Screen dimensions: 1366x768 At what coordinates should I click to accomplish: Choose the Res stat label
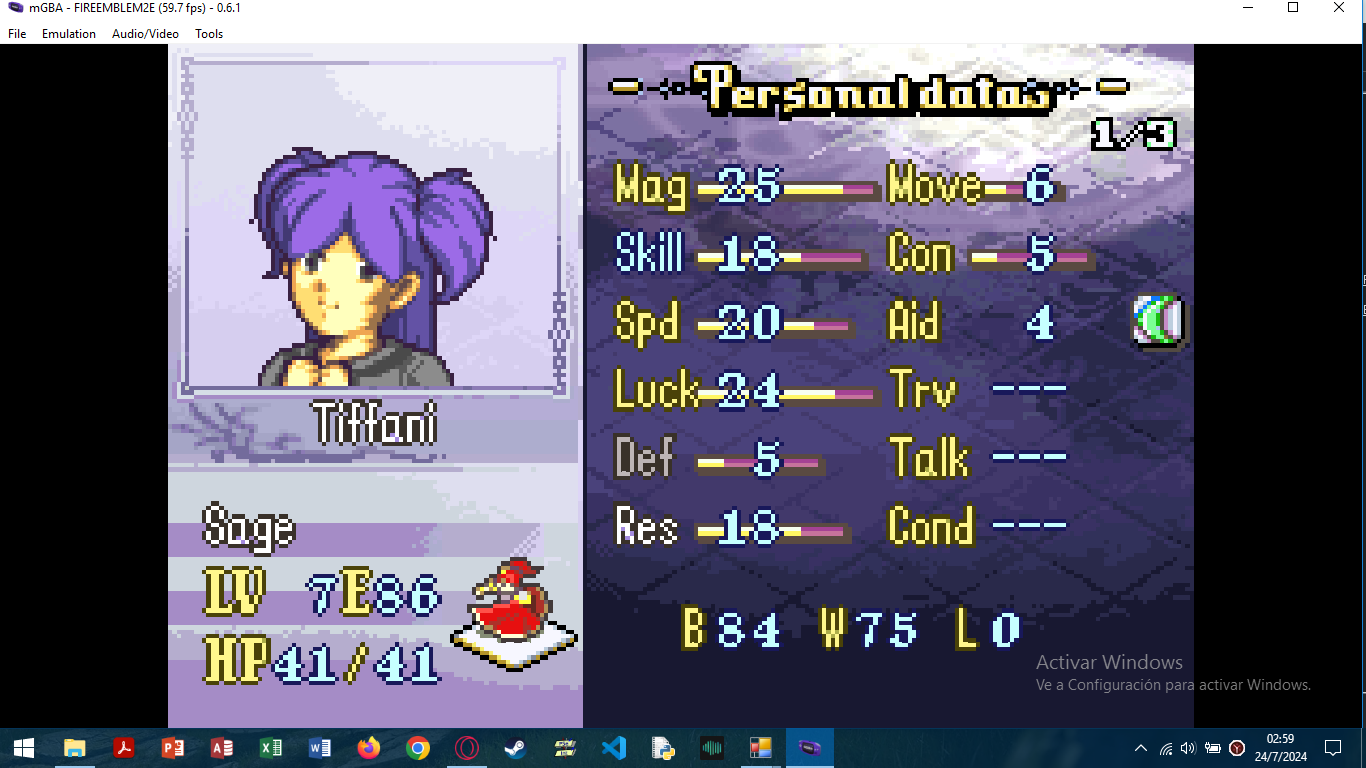click(647, 526)
